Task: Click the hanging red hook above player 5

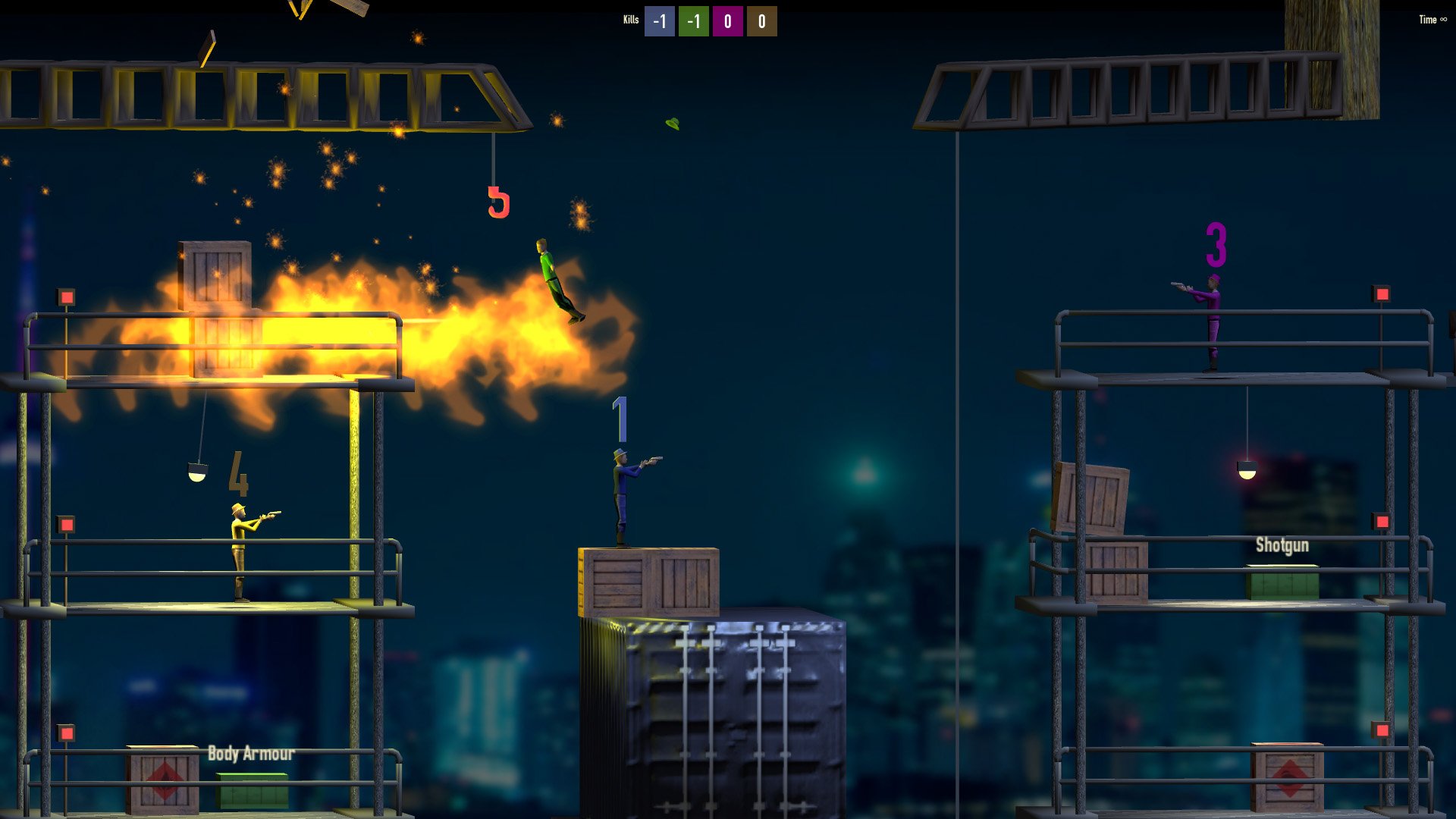Action: coord(497,201)
